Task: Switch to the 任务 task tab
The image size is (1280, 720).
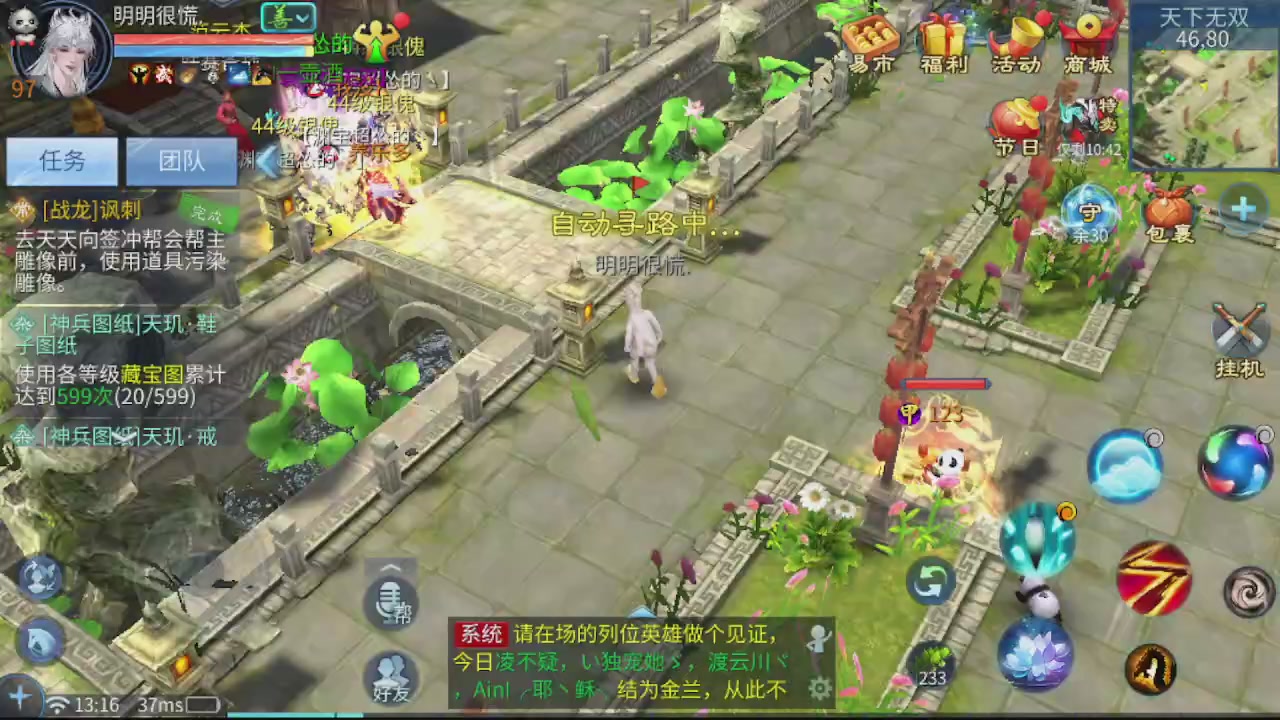Action: [62, 161]
